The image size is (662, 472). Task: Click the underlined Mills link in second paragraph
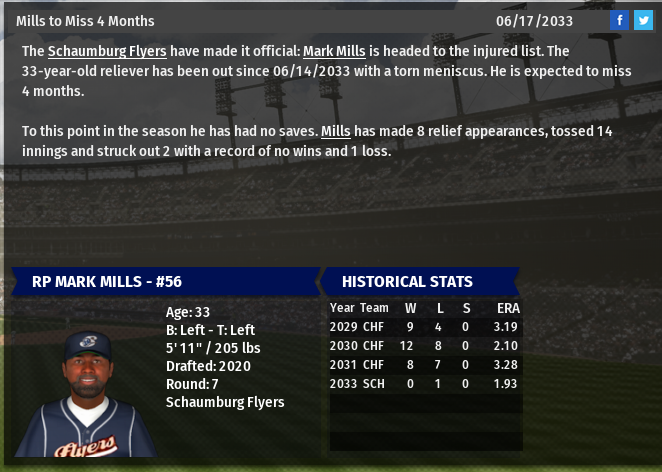coord(334,132)
